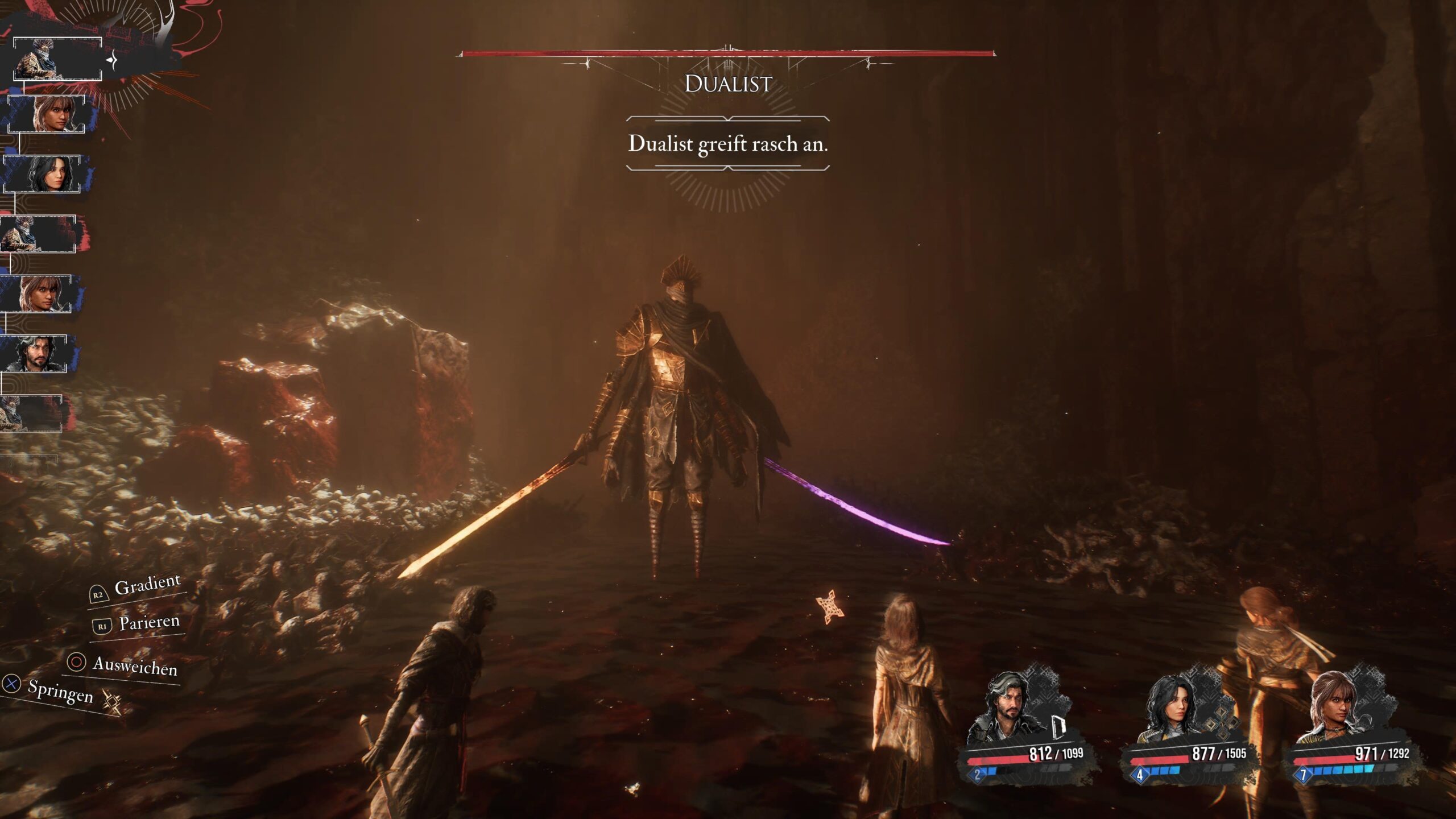Pick the black-haired woman in the turn order
This screenshot has height=819, width=1456.
43,174
